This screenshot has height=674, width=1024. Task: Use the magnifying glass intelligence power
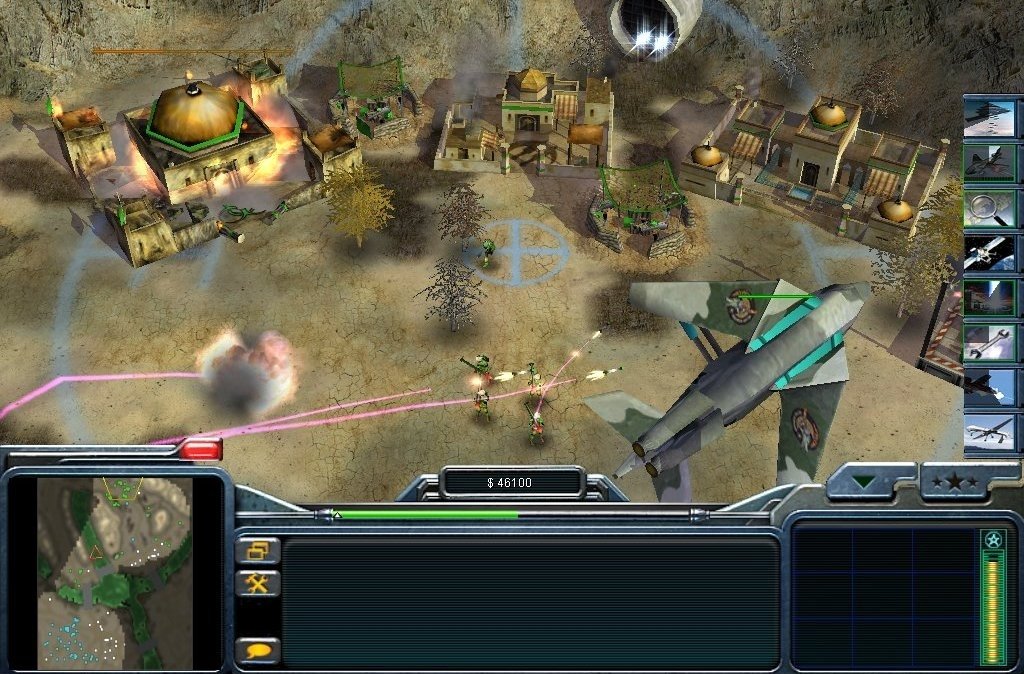[x=990, y=207]
